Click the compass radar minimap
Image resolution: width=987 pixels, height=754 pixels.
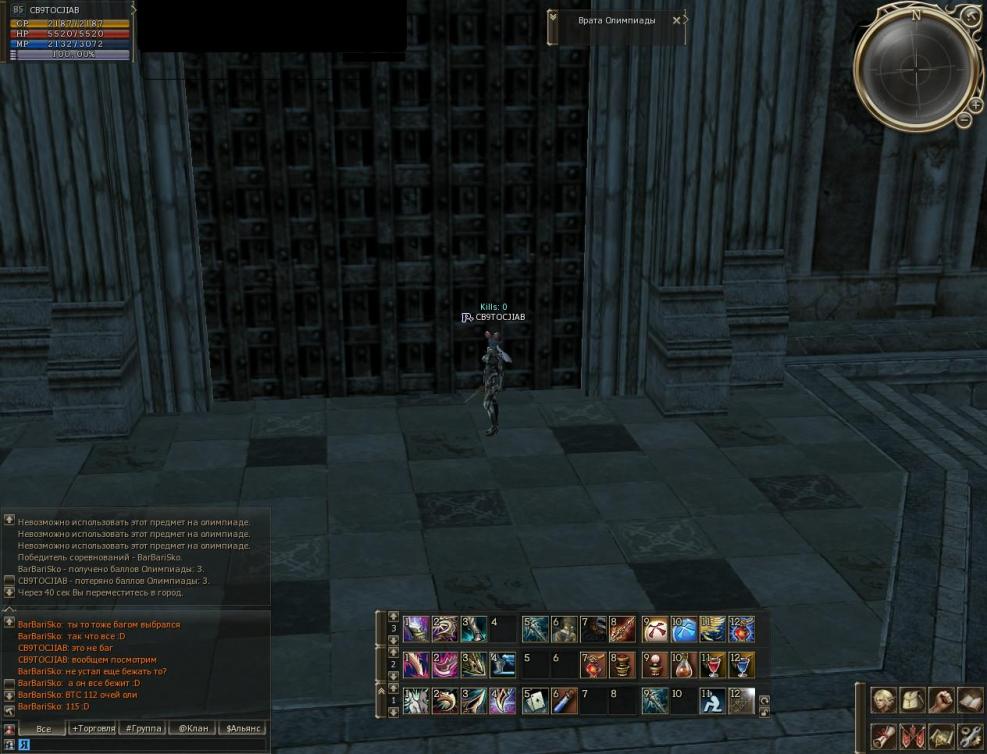pyautogui.click(x=916, y=68)
